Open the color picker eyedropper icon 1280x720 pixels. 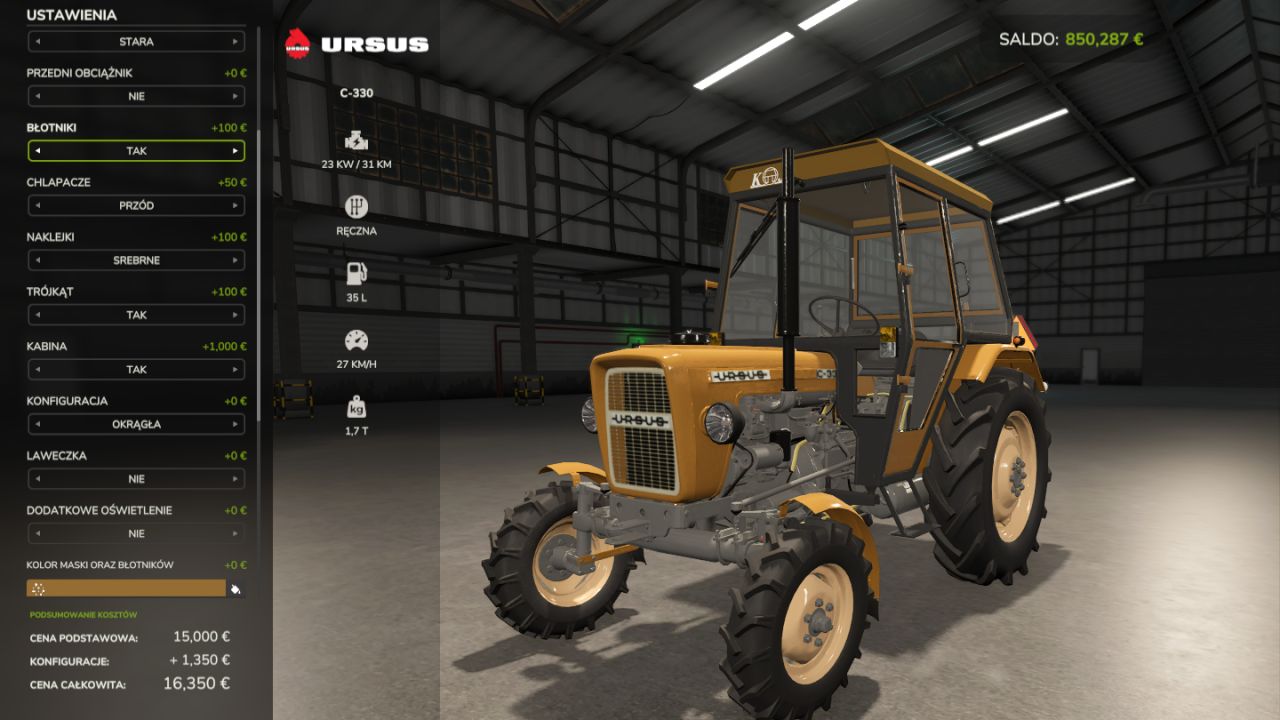coord(236,588)
